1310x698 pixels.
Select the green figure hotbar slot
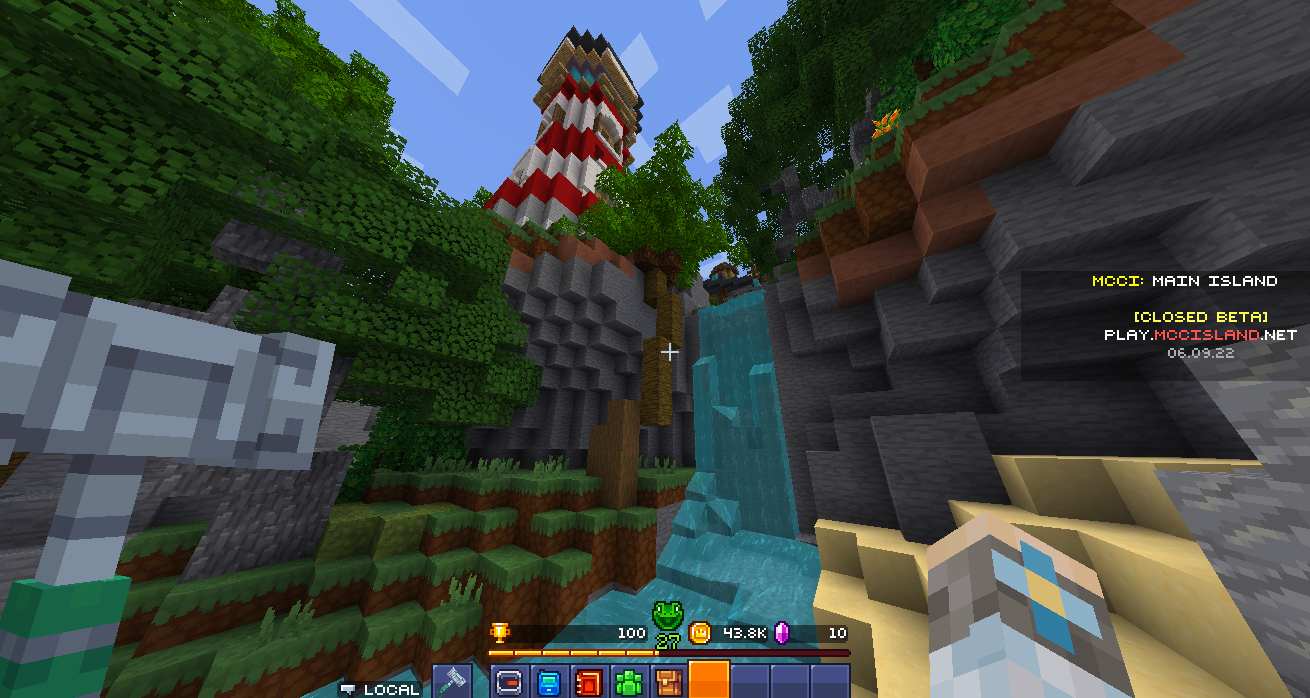[x=629, y=682]
